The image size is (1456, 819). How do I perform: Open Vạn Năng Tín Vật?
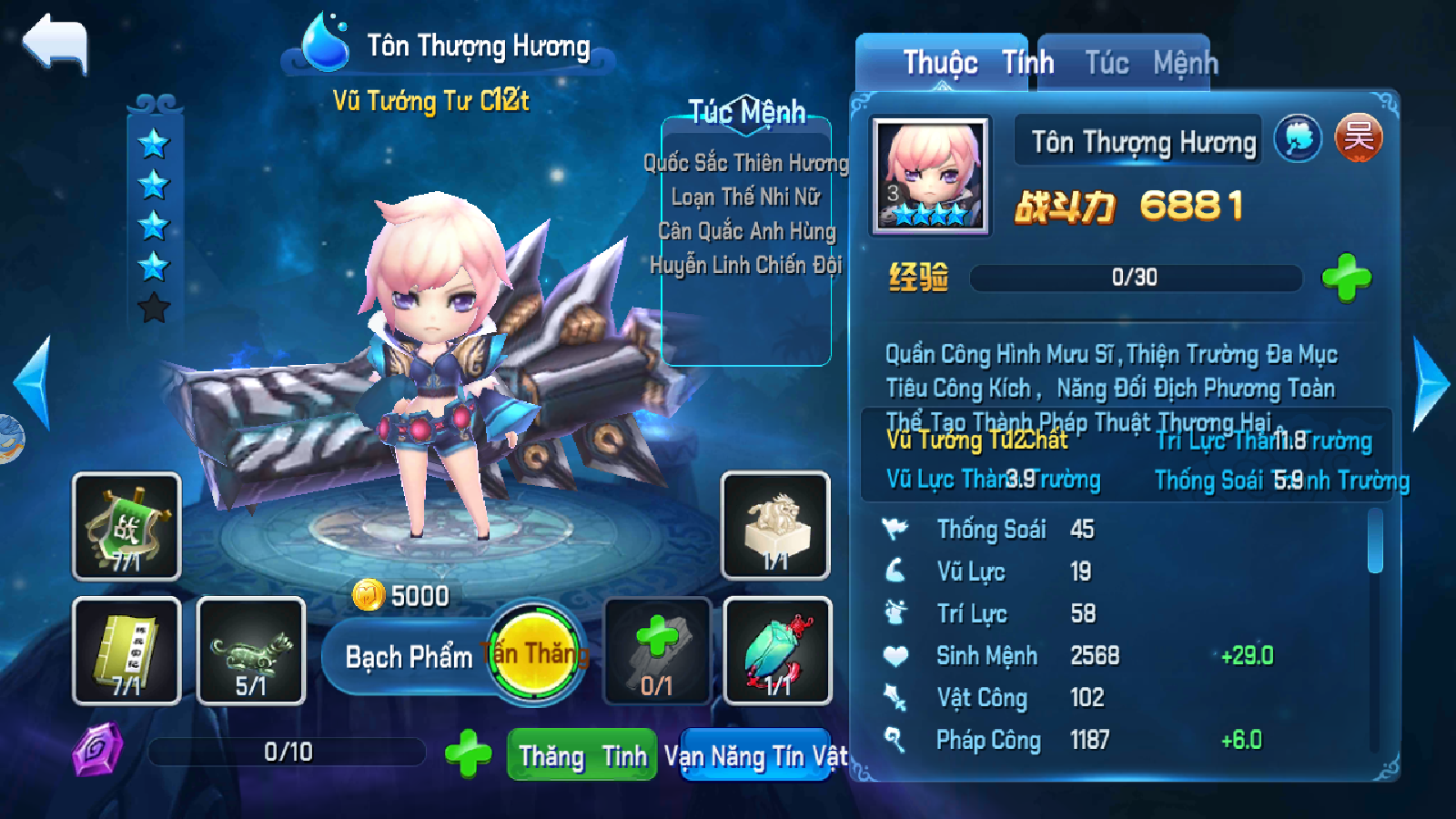(x=755, y=755)
